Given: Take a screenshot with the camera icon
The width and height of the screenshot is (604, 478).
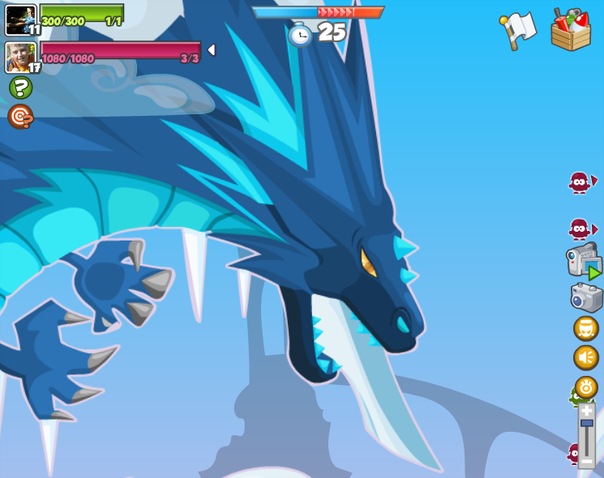Looking at the screenshot, I should [586, 296].
